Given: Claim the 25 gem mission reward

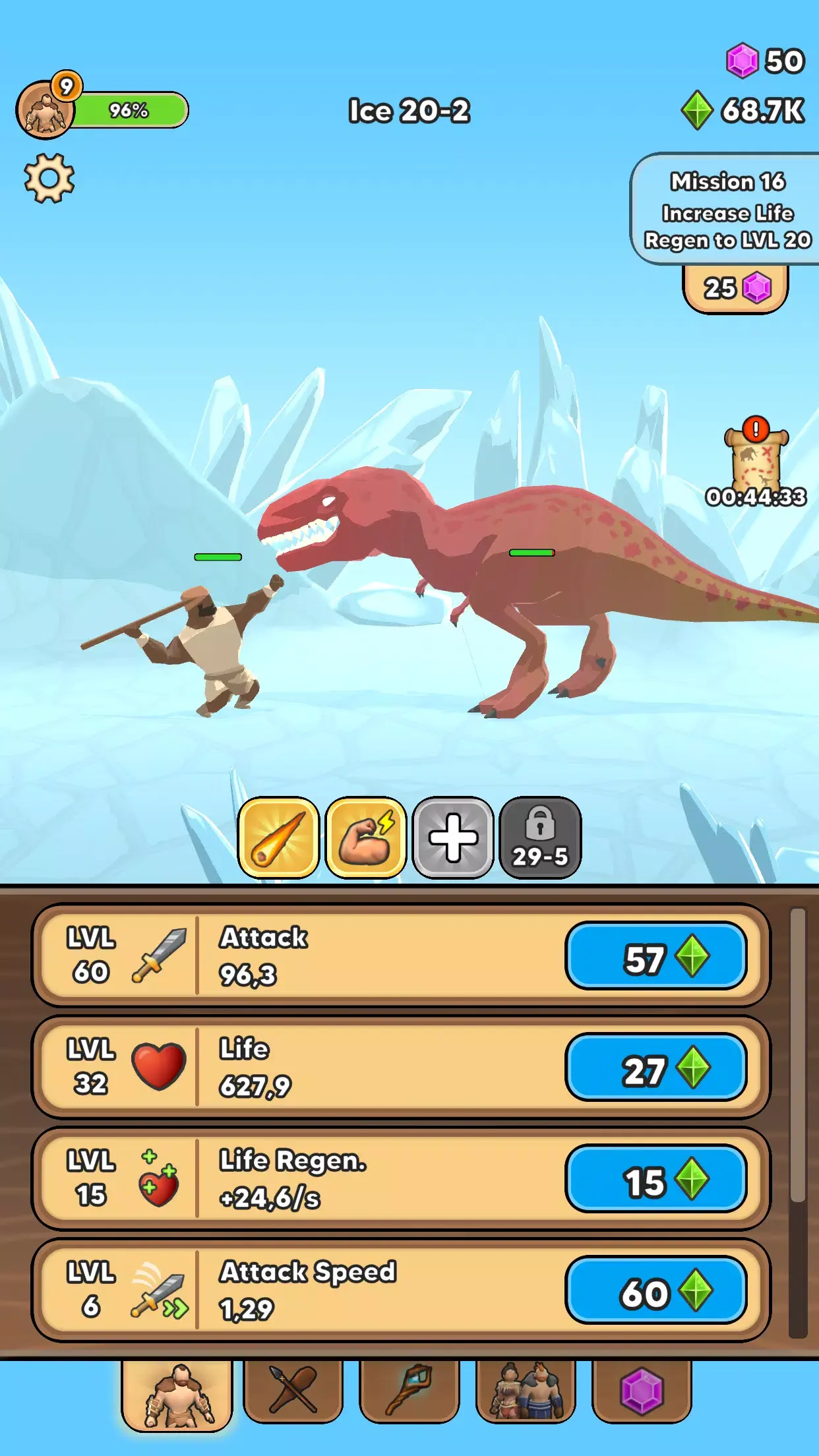Looking at the screenshot, I should (x=735, y=288).
